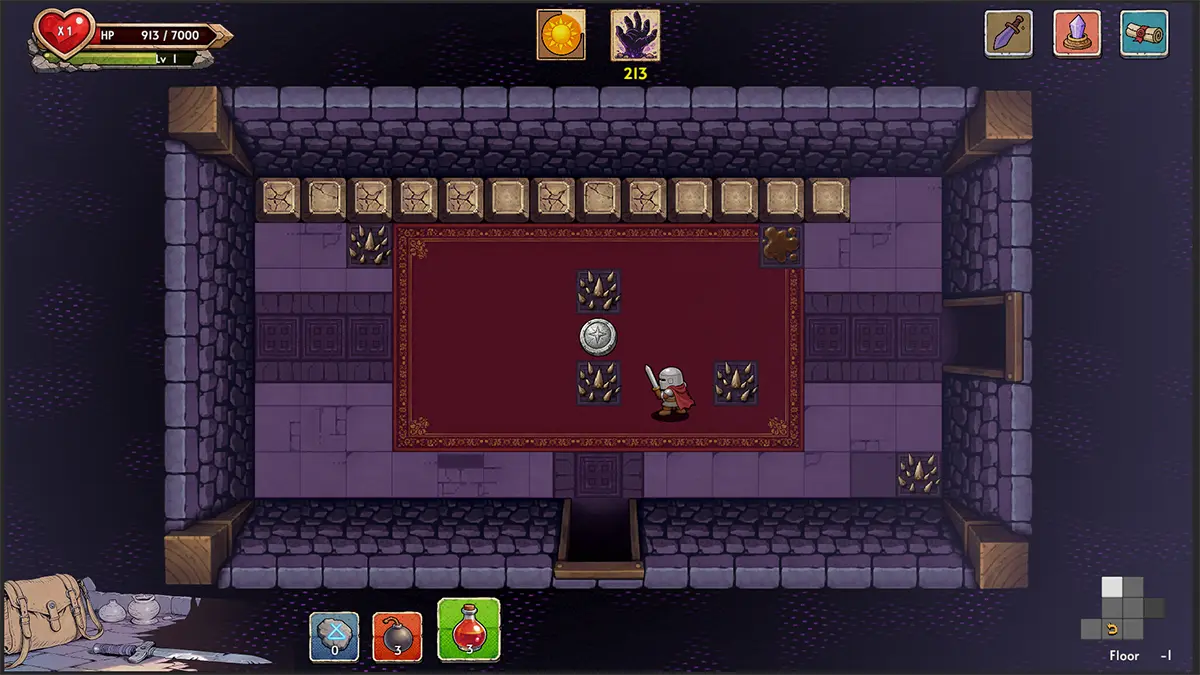Open the scroll journal button
The width and height of the screenshot is (1200, 675).
(x=1144, y=34)
